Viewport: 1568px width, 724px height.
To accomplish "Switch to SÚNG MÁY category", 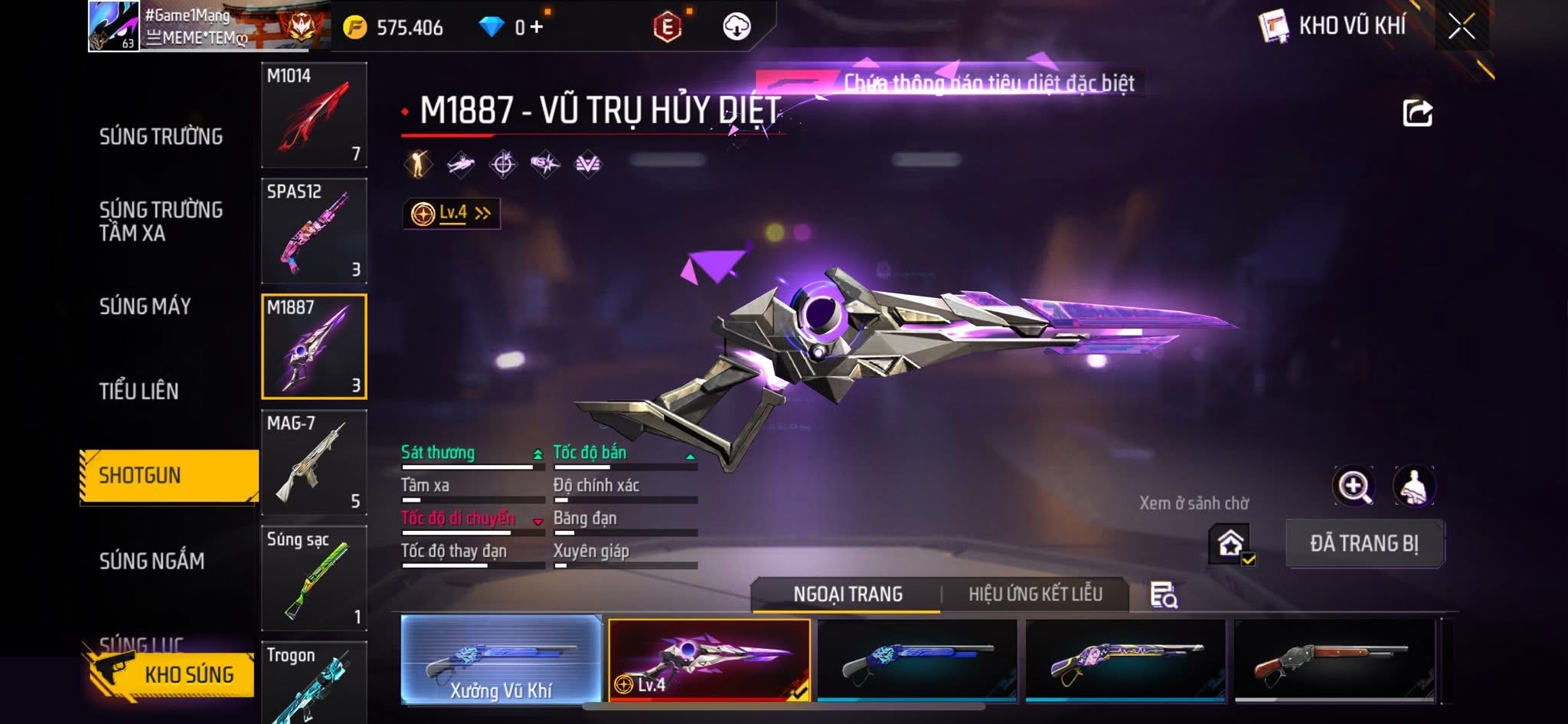I will 145,306.
